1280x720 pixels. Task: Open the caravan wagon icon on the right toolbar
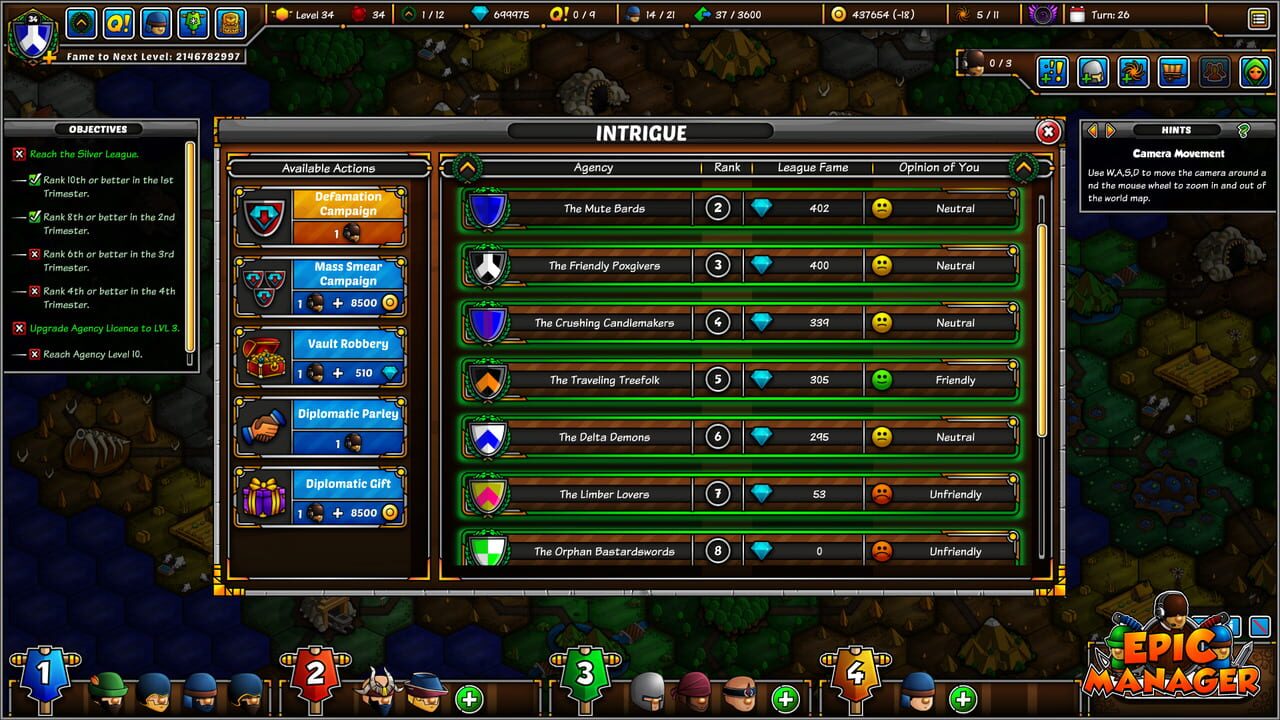point(1174,71)
